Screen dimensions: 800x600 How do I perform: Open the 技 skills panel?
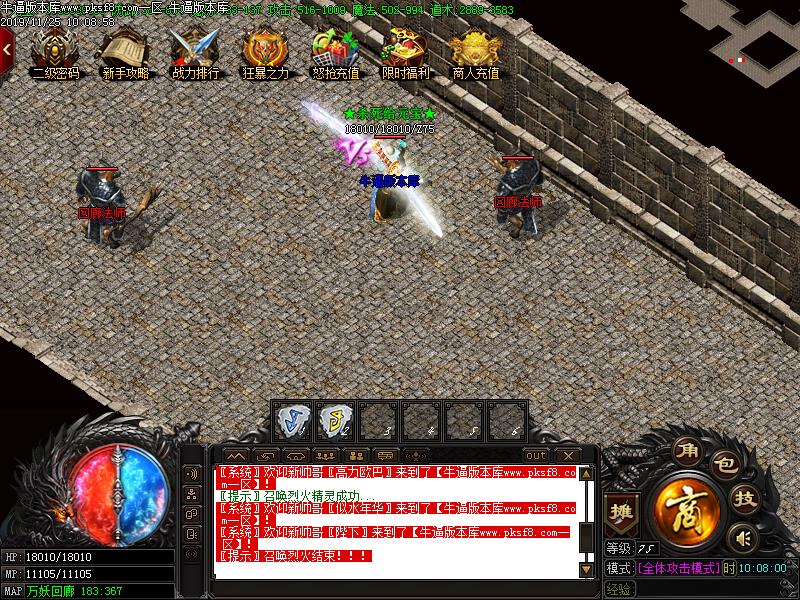pos(744,498)
